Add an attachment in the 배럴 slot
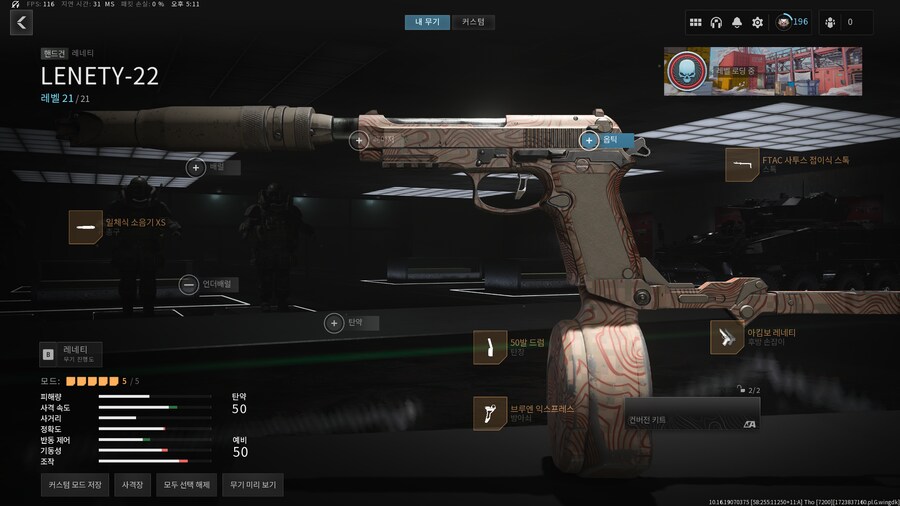900x506 pixels. tap(196, 168)
